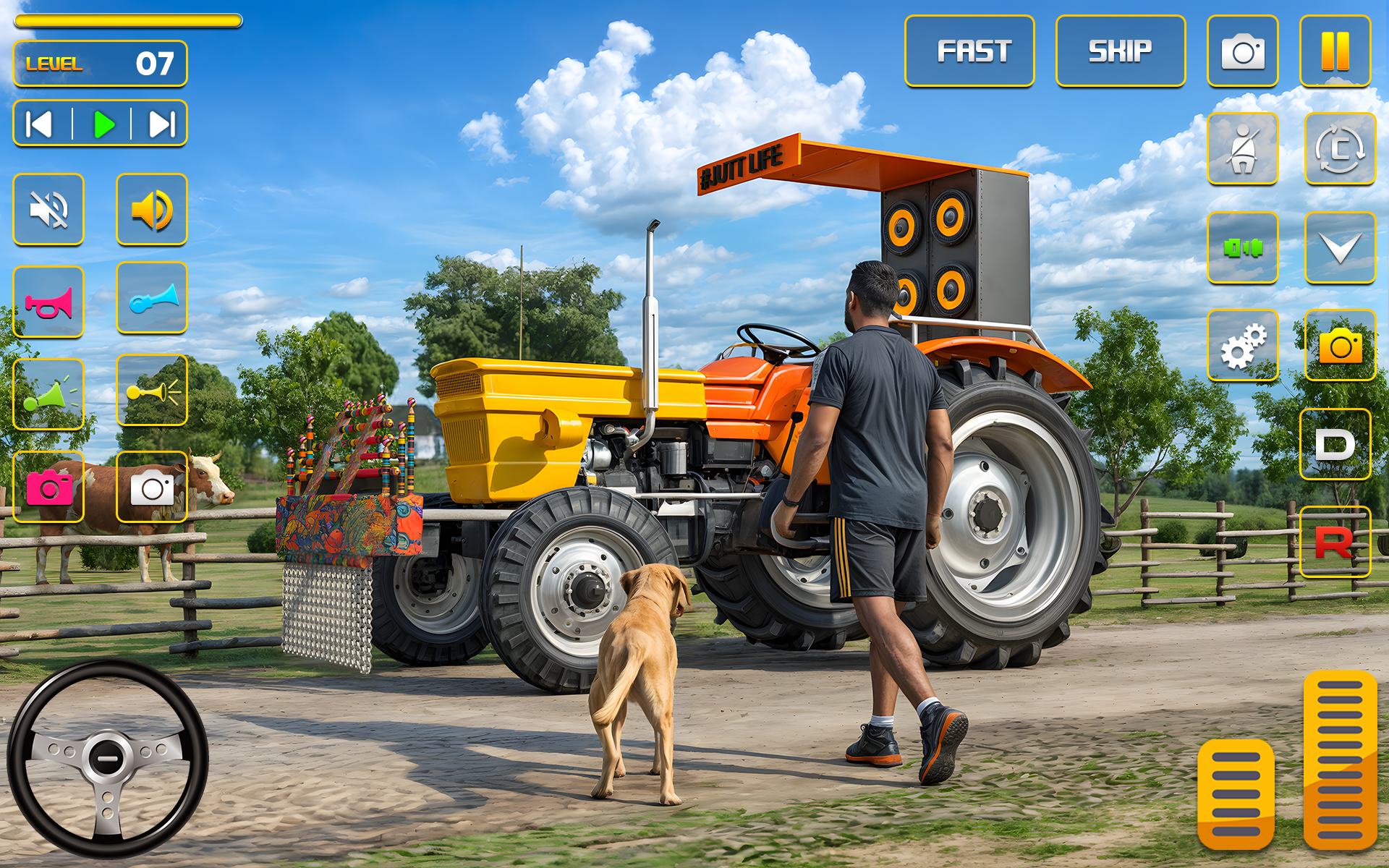Open the pink camera option
Image resolution: width=1389 pixels, height=868 pixels.
click(48, 486)
